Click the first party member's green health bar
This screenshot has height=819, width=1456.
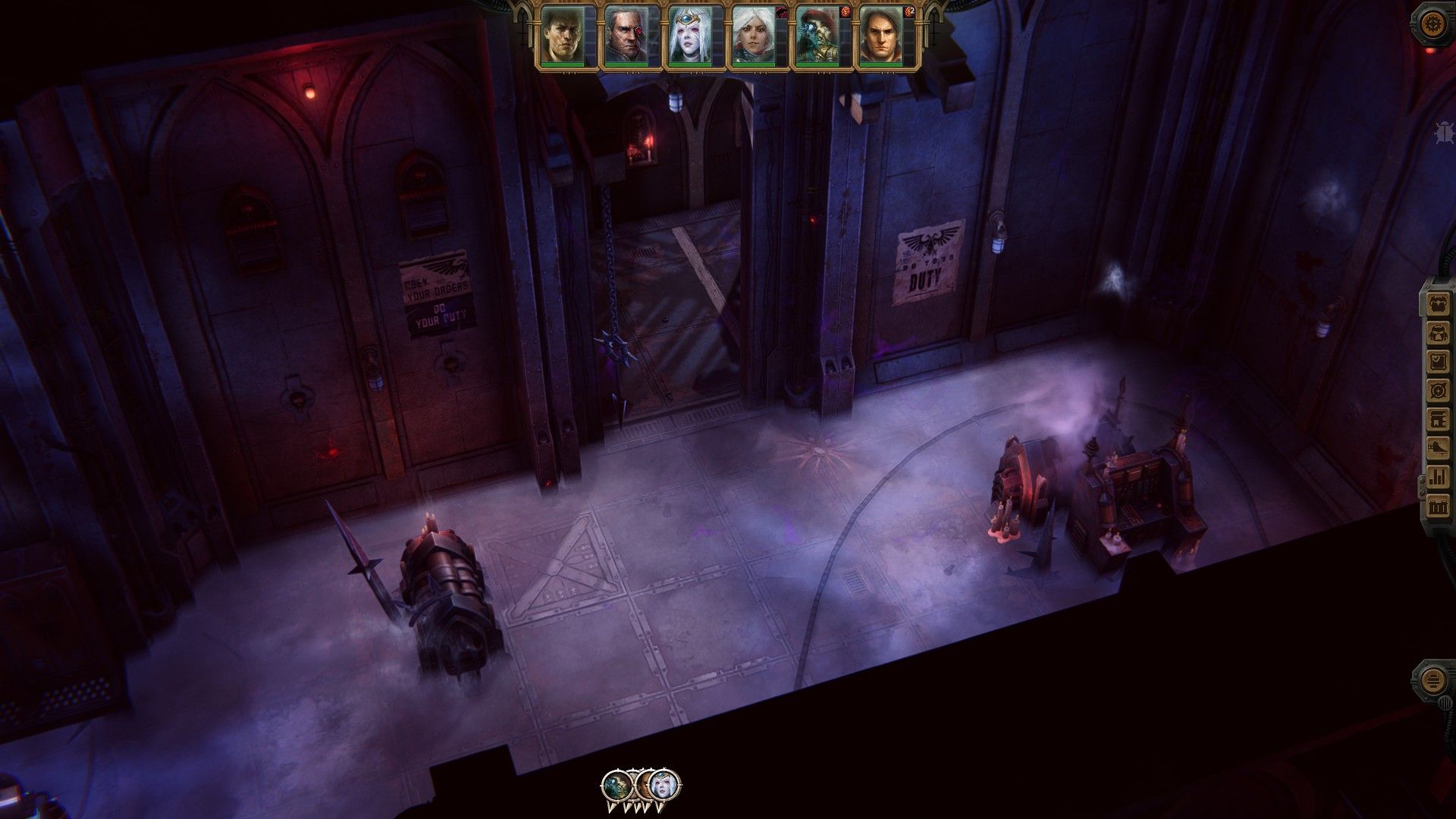point(563,65)
